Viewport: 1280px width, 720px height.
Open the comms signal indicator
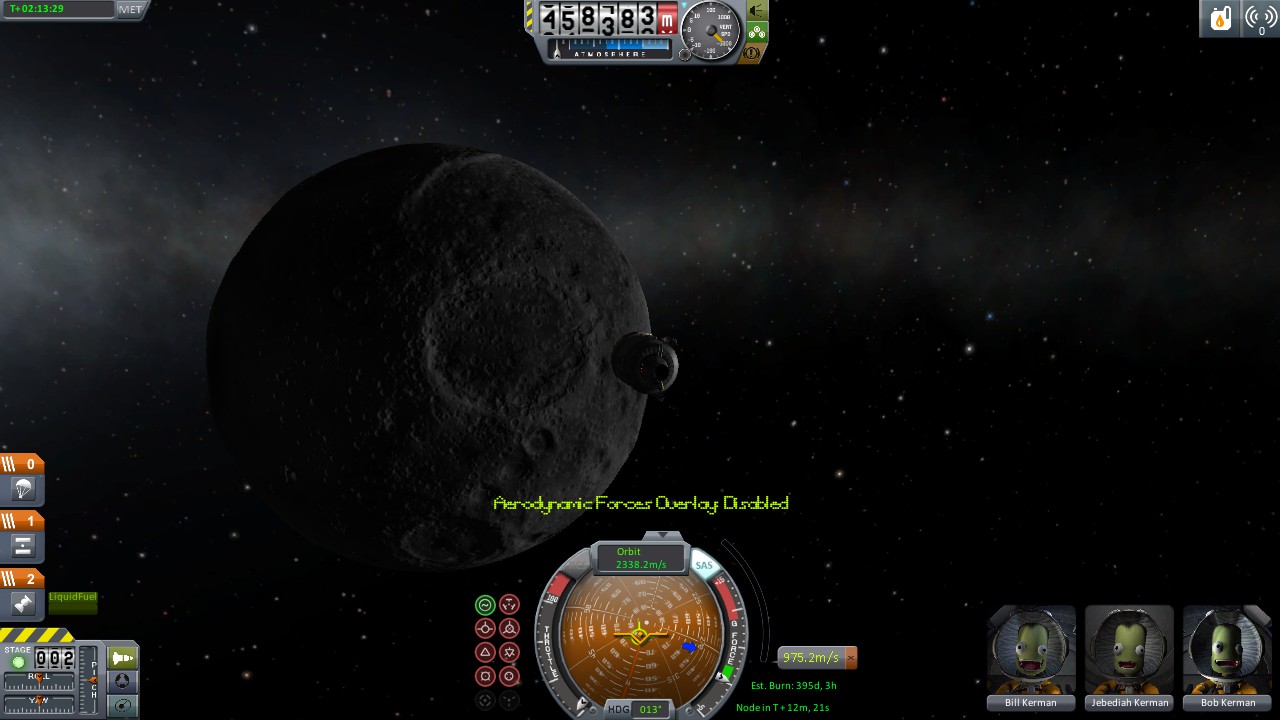coord(1260,18)
